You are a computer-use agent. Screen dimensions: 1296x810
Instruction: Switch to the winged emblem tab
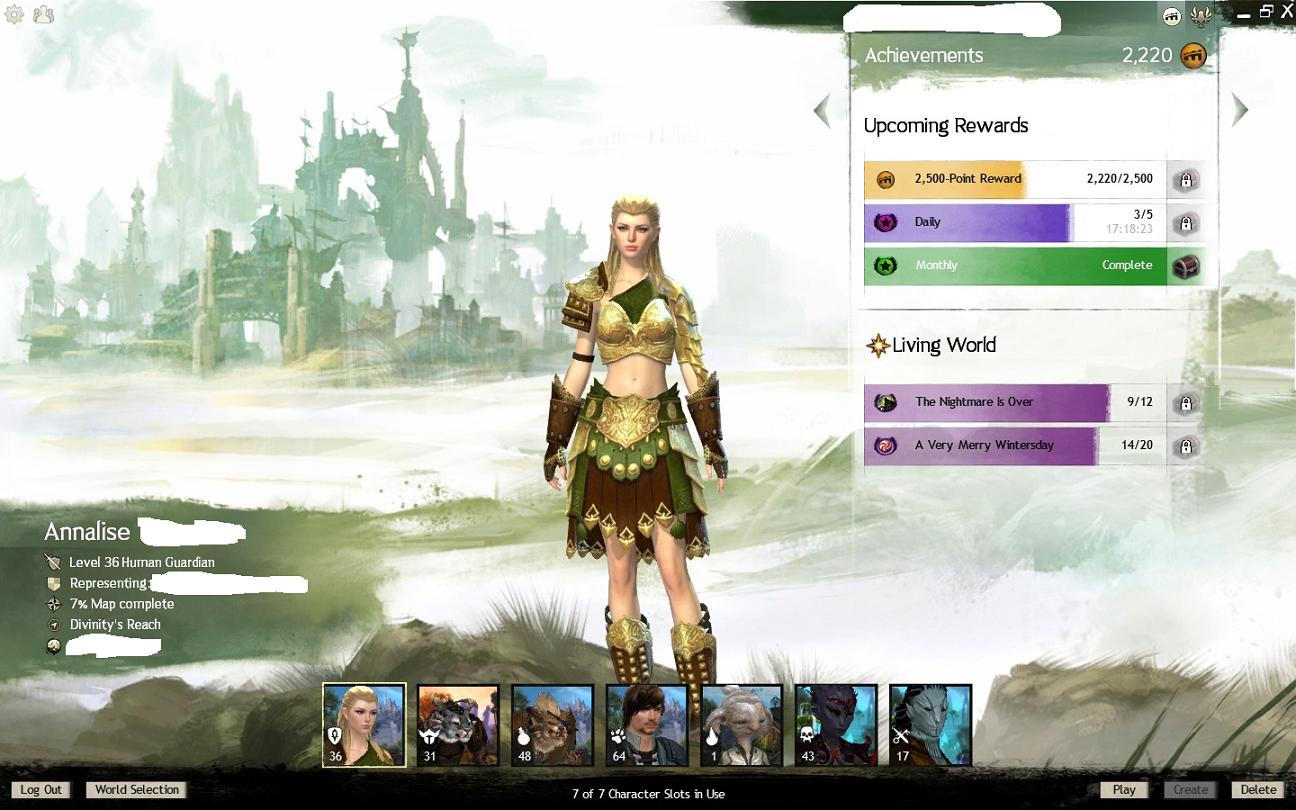(1201, 16)
